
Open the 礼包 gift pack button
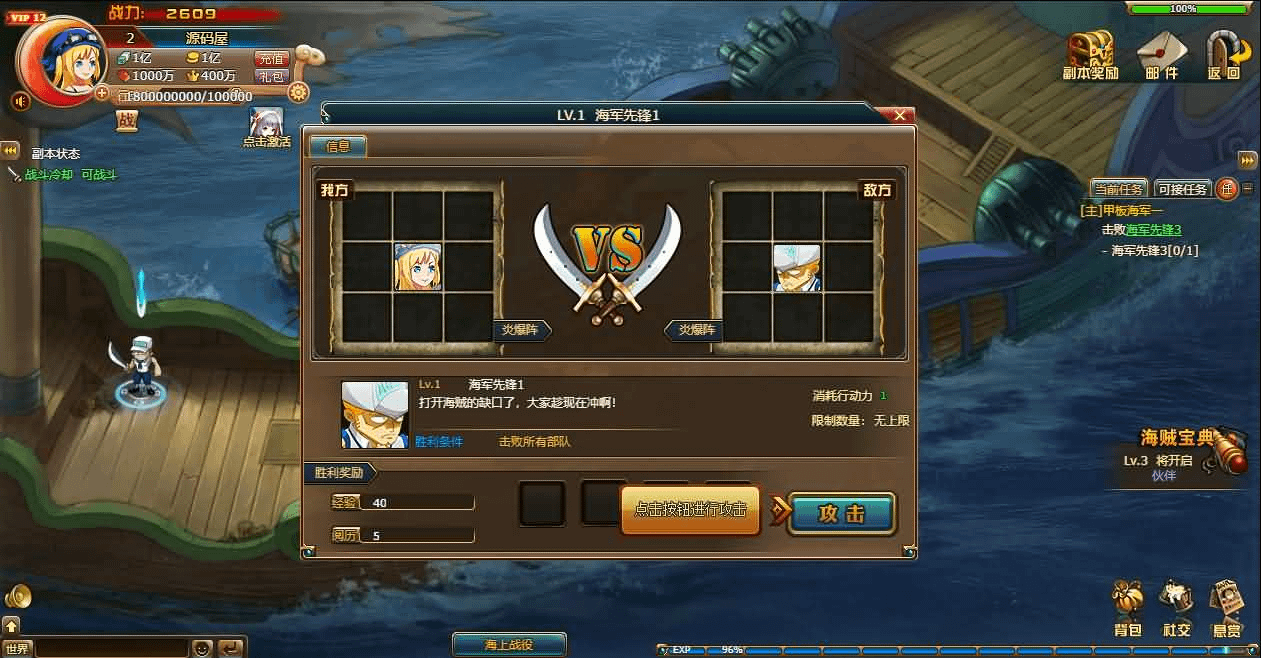[x=271, y=76]
